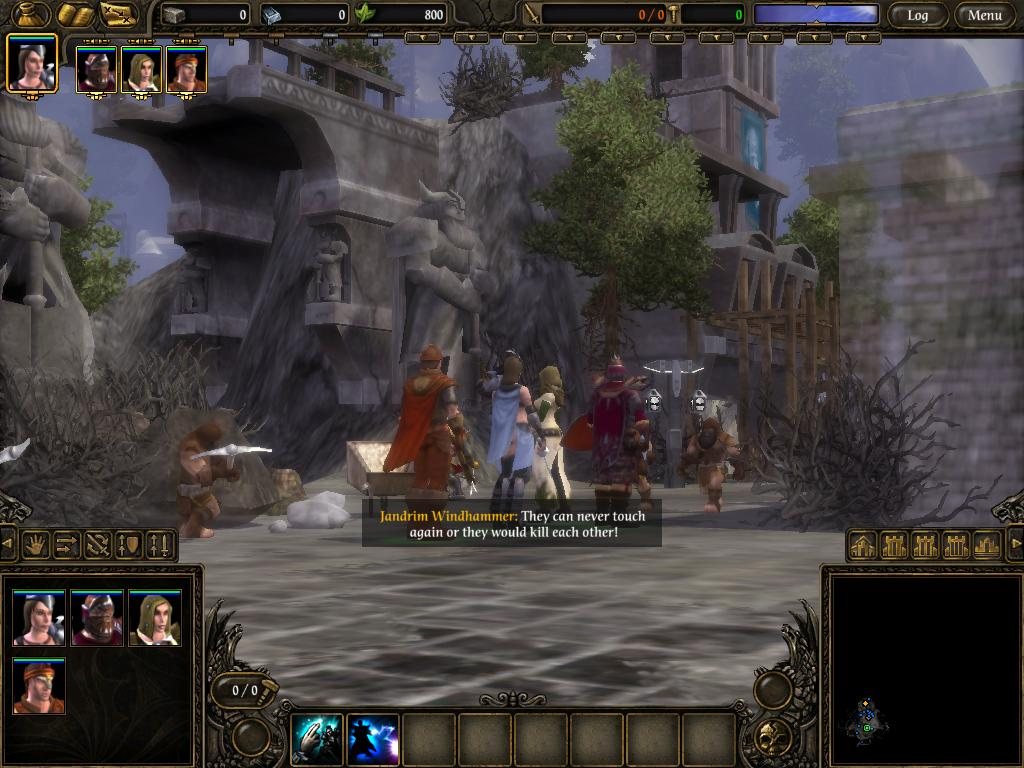This screenshot has width=1024, height=768.
Task: Select the masked dwarf hero portrait in top bar
Action: (x=96, y=69)
